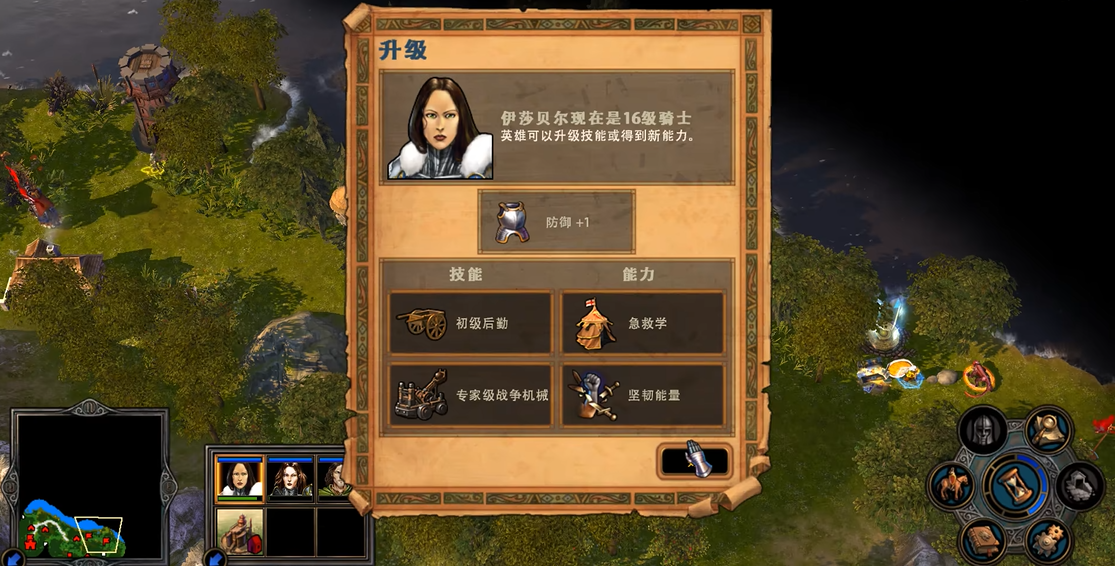Confirm level-up with the gauntlet button
This screenshot has width=1115, height=566.
695,461
